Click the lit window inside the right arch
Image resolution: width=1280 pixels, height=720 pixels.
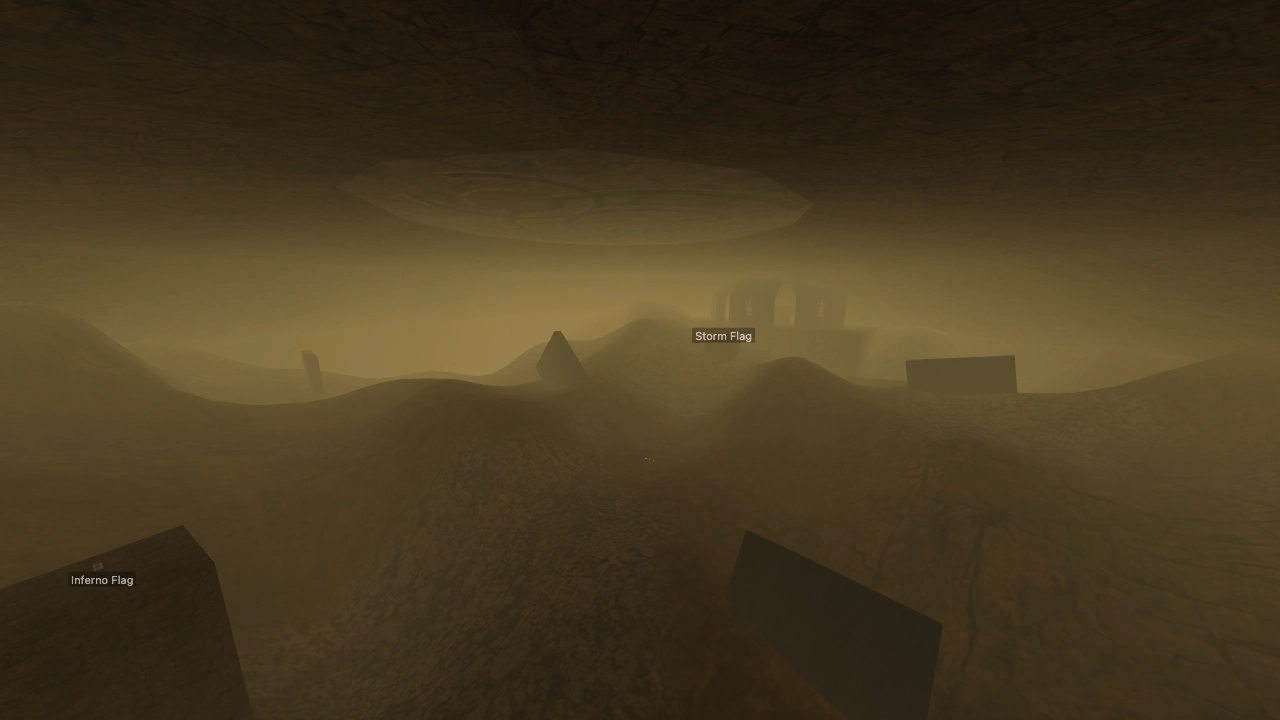pyautogui.click(x=821, y=306)
